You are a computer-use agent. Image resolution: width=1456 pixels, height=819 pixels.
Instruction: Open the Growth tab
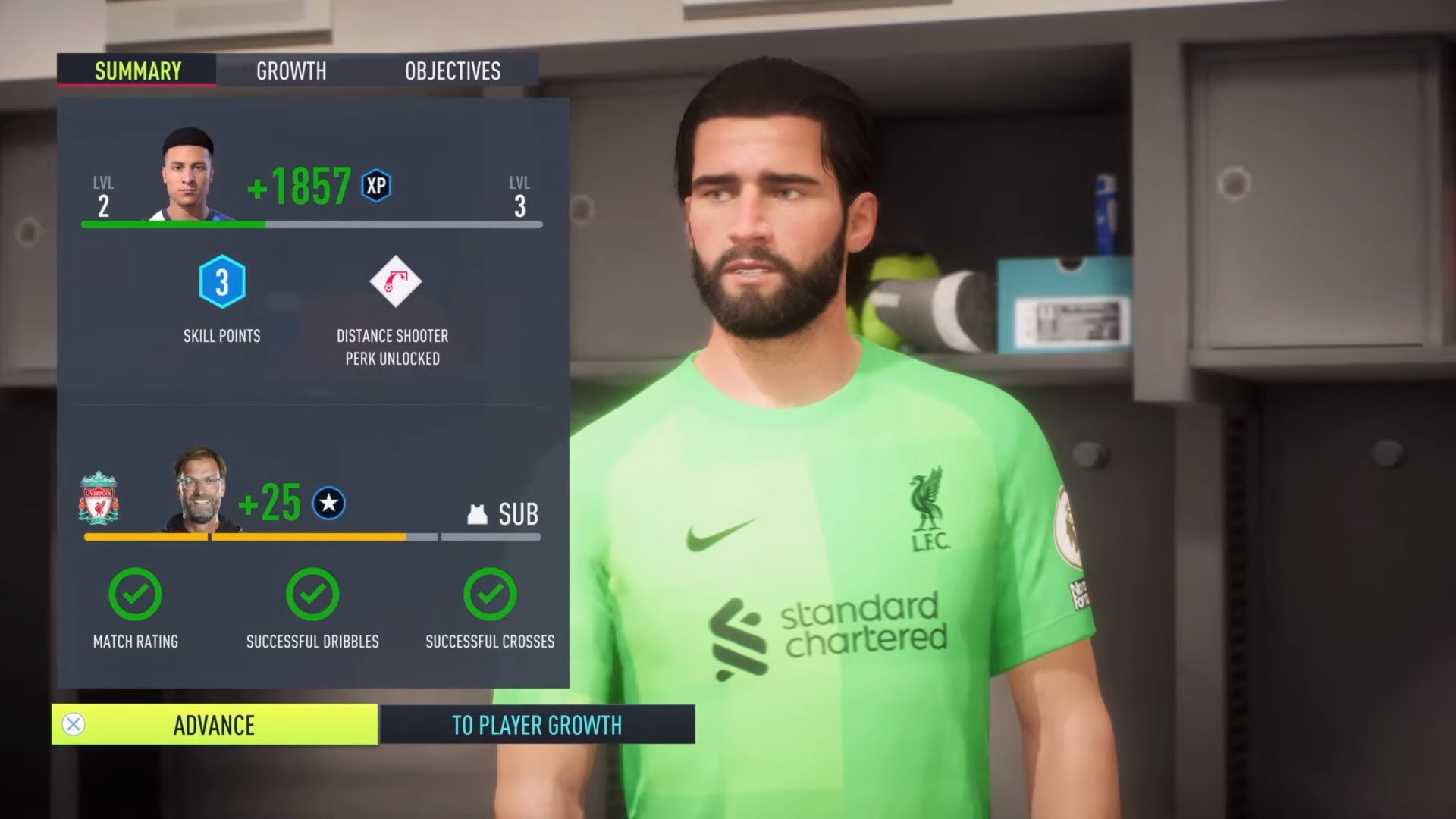click(291, 71)
